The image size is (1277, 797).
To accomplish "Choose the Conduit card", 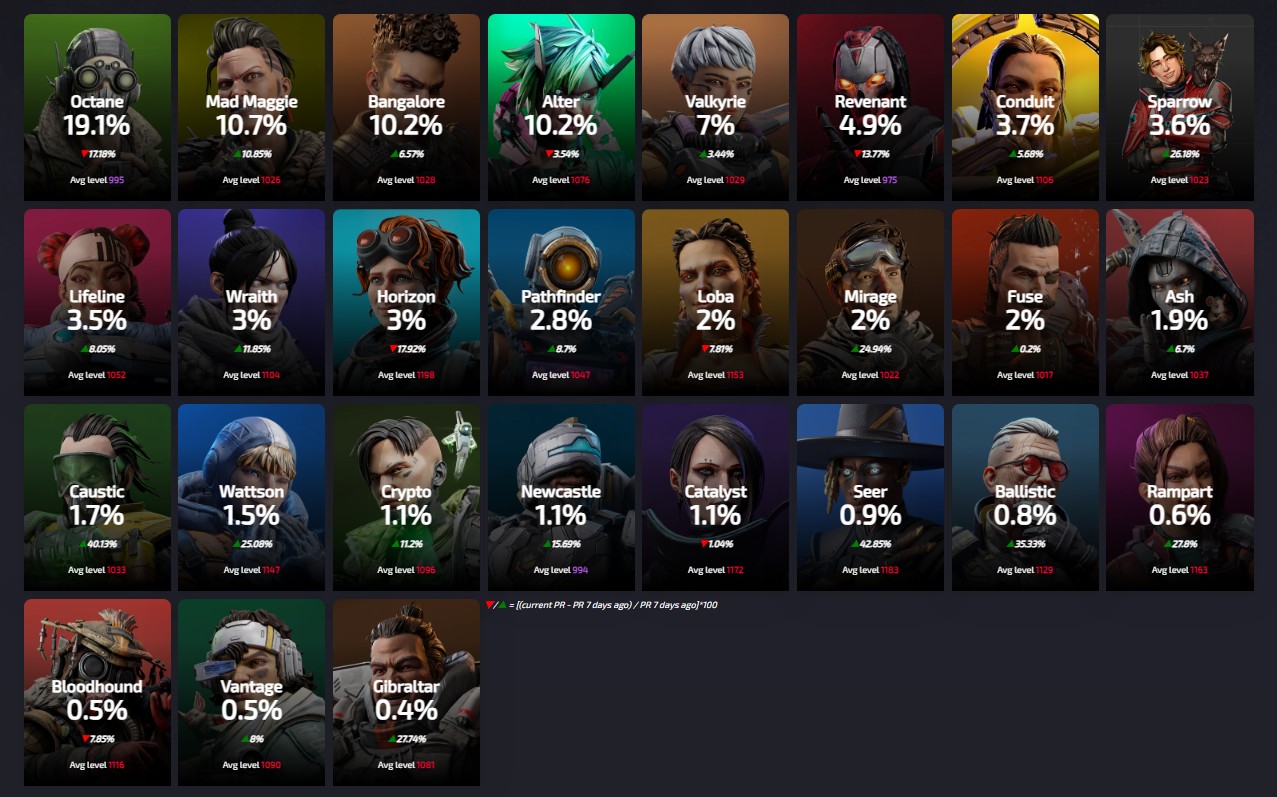I will click(x=1025, y=107).
